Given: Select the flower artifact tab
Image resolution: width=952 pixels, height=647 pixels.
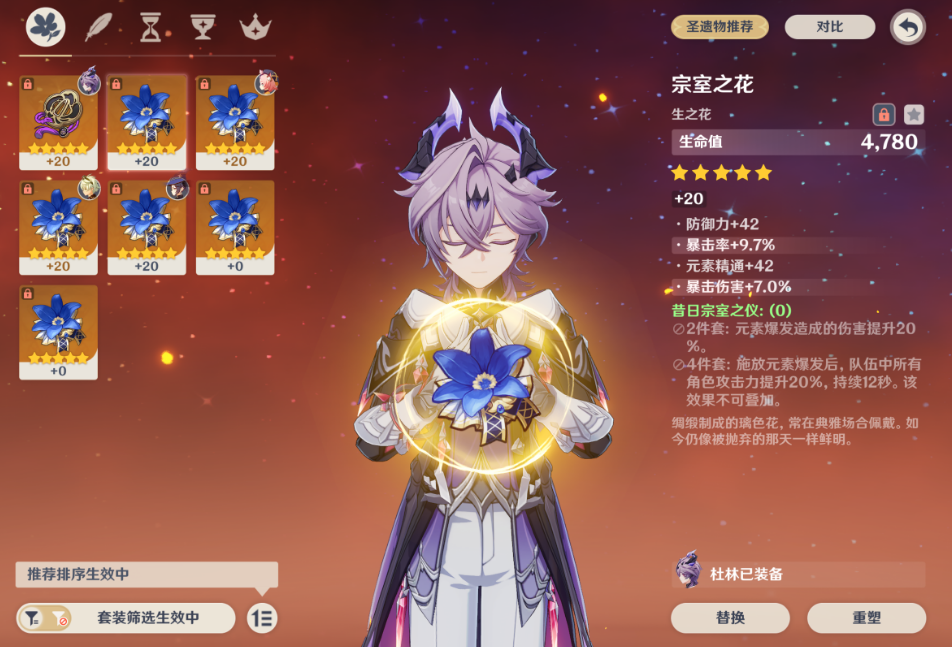Looking at the screenshot, I should click(46, 27).
